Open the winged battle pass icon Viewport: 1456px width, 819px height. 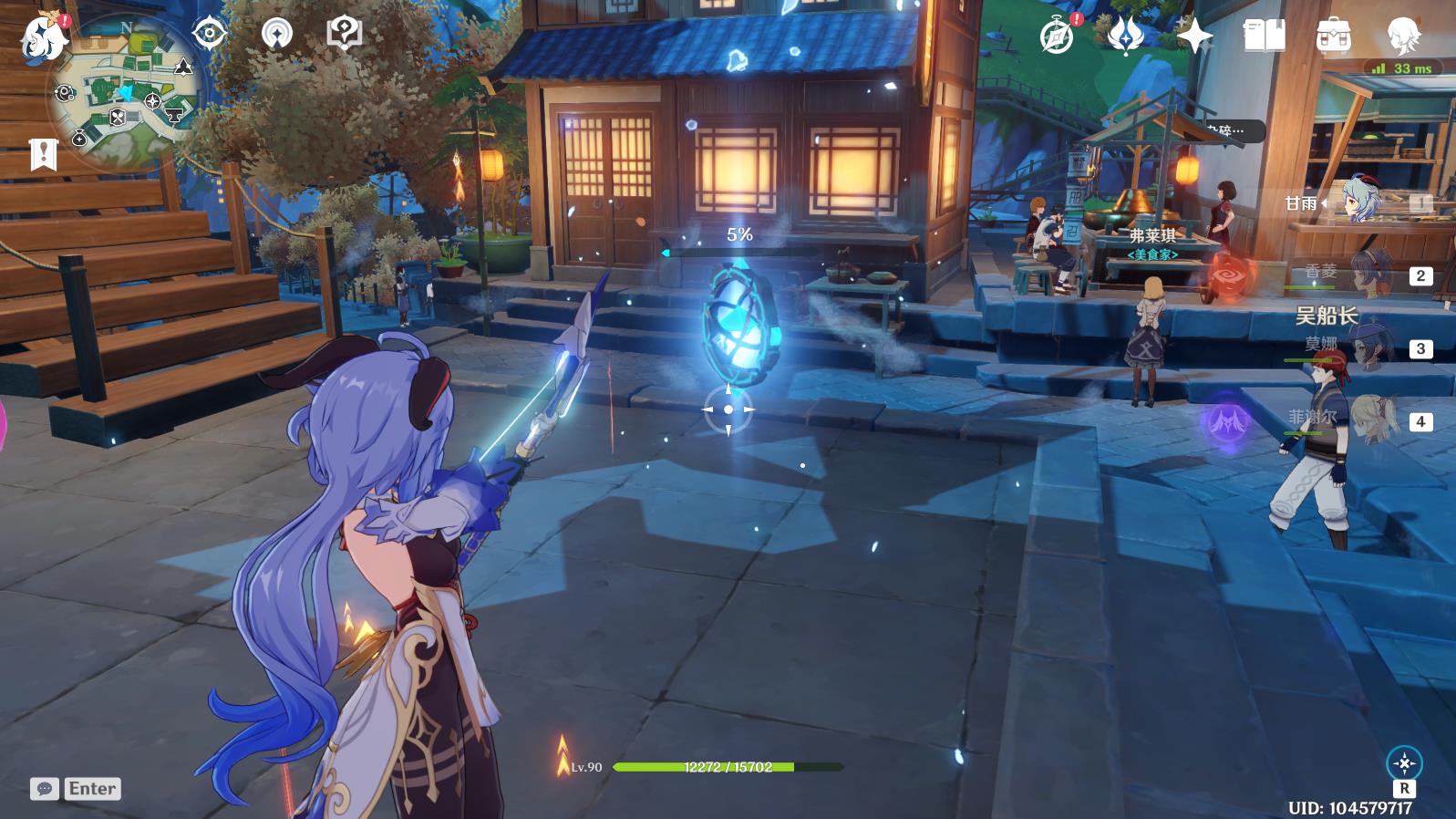pyautogui.click(x=1126, y=36)
